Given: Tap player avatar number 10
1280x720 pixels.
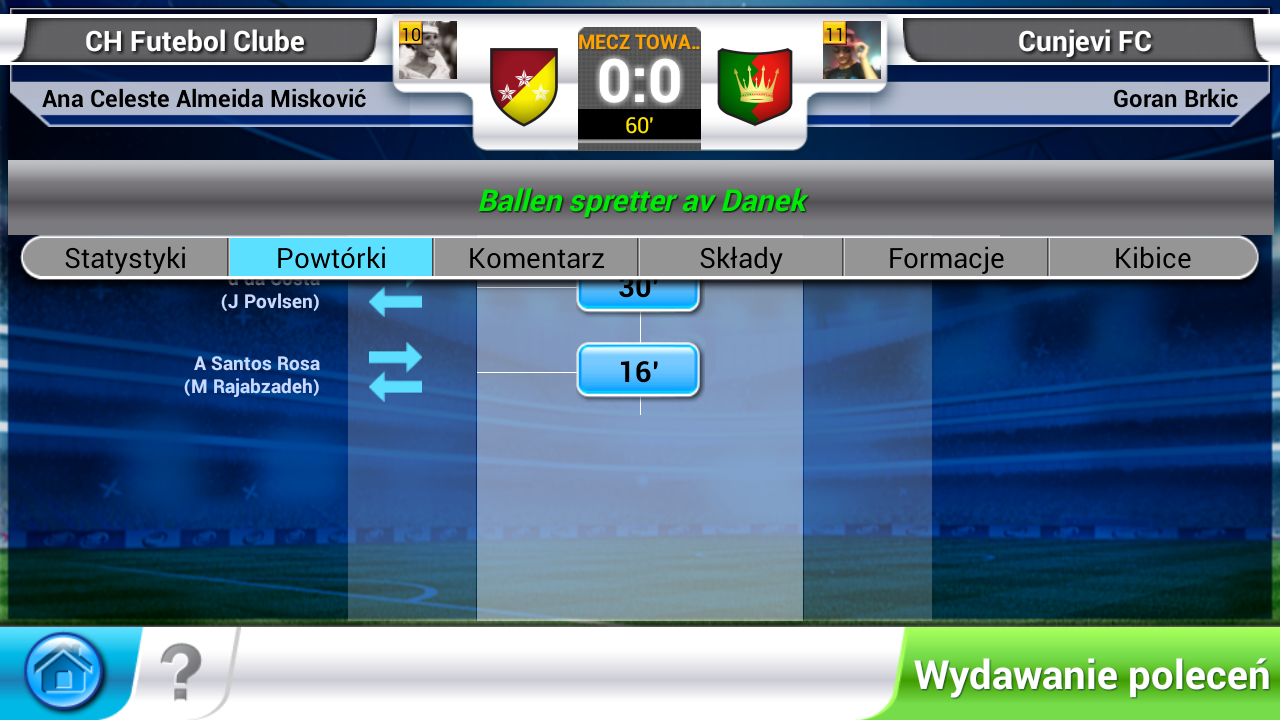Looking at the screenshot, I should click(428, 50).
